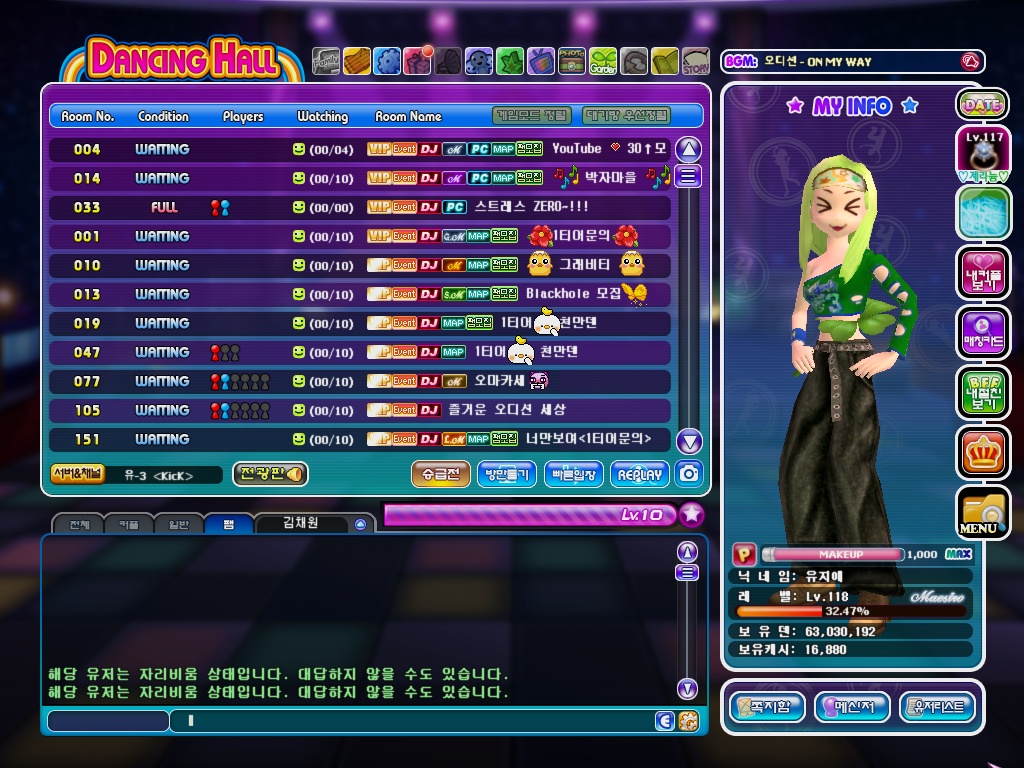This screenshot has width=1024, height=768.
Task: Click the crown icon button
Action: coord(982,452)
